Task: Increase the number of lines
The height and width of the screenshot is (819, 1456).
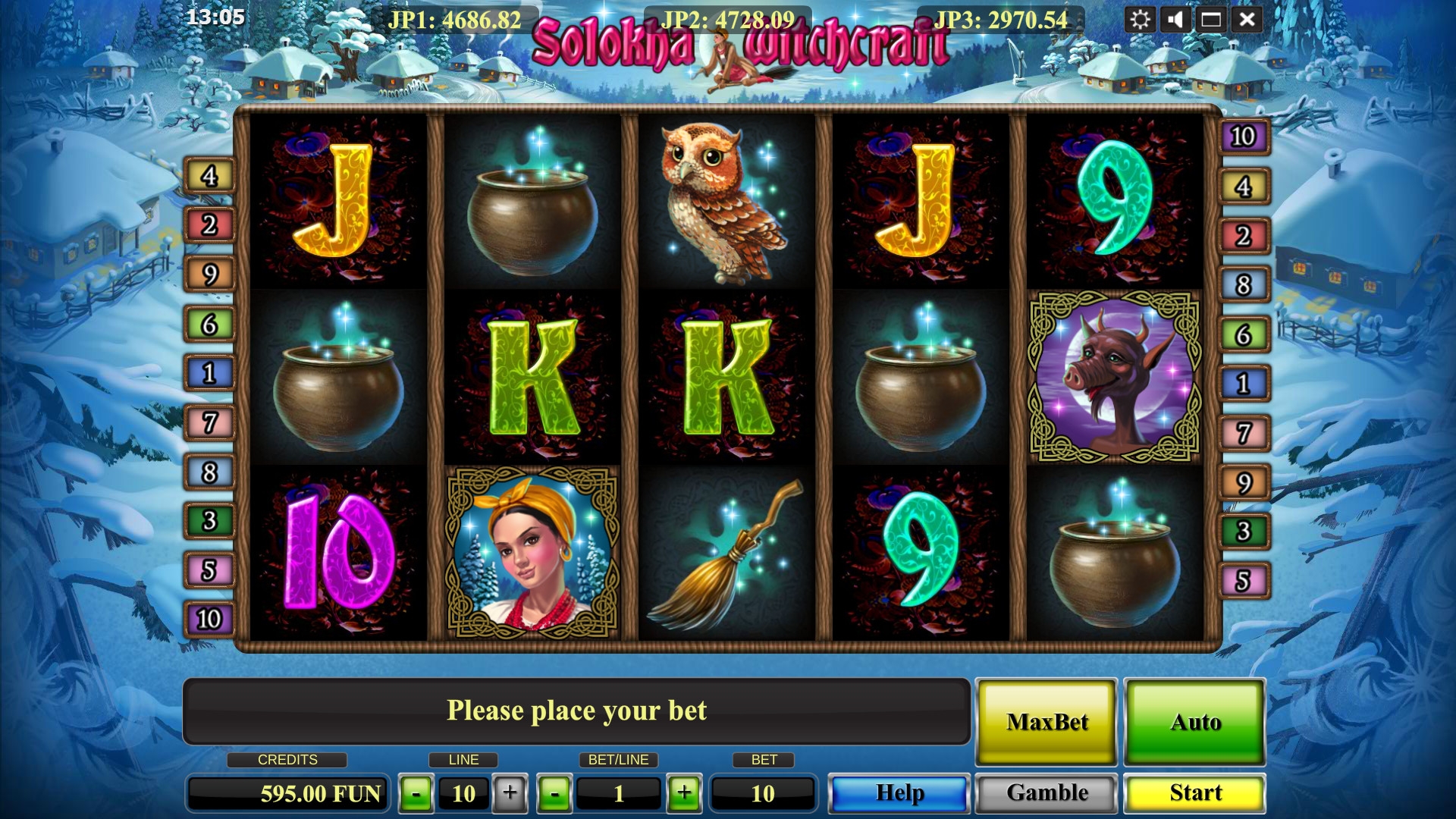Action: (510, 794)
